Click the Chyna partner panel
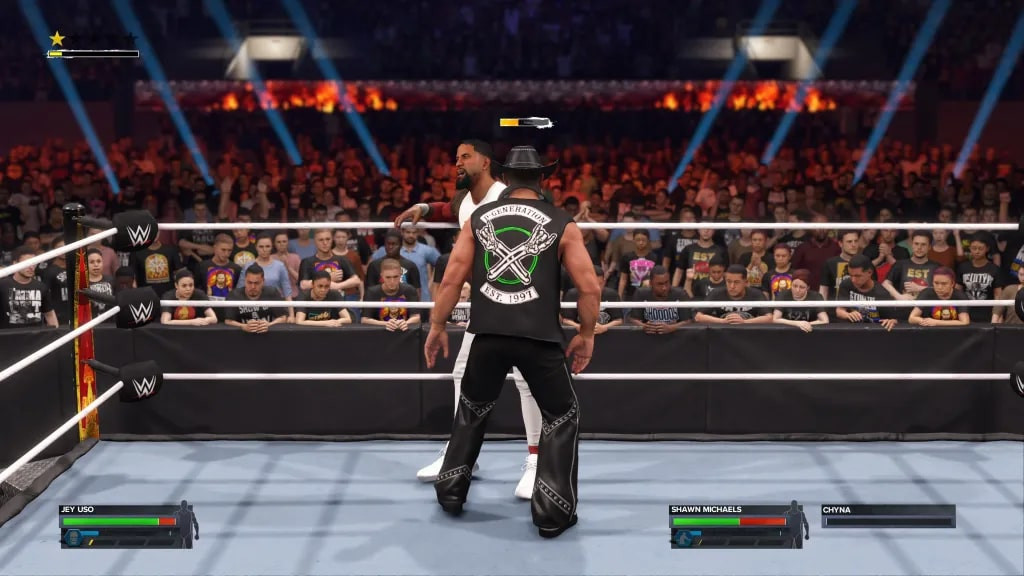Screen dimensions: 1024x576 click(888, 516)
